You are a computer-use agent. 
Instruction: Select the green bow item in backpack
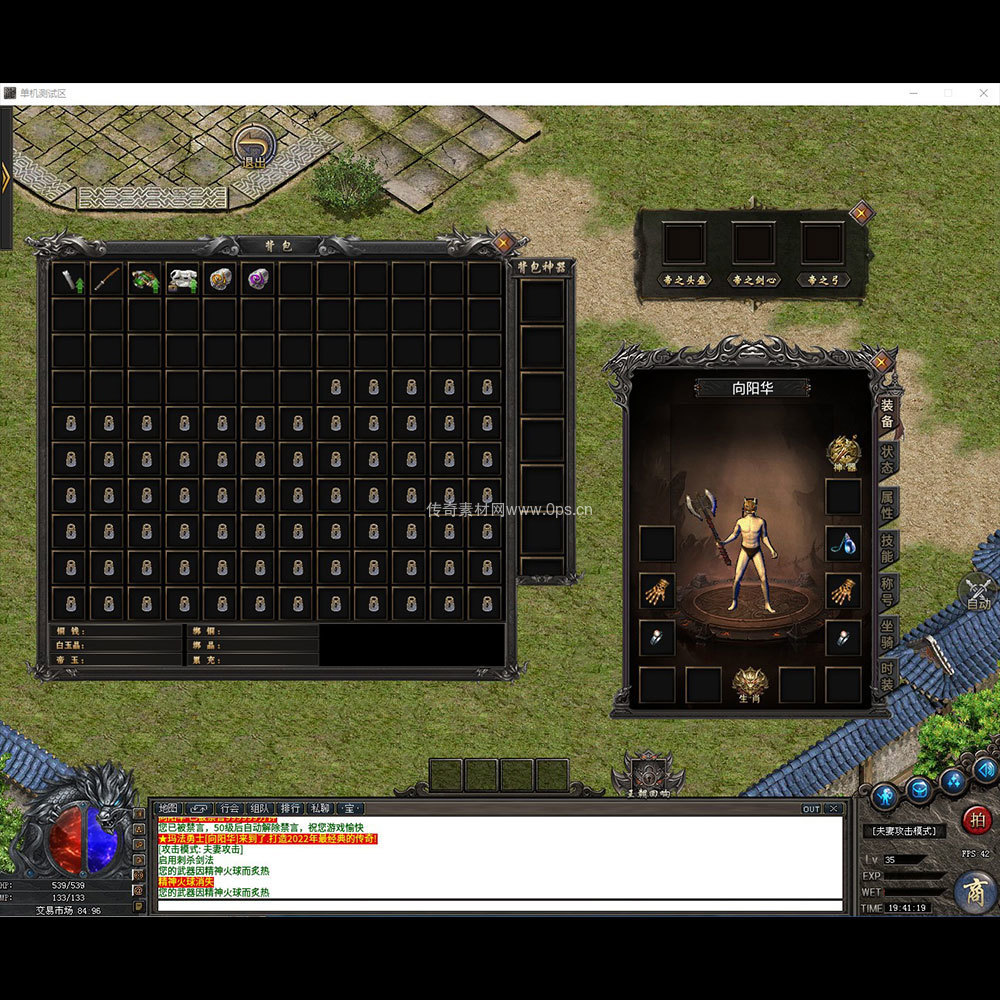pyautogui.click(x=145, y=279)
